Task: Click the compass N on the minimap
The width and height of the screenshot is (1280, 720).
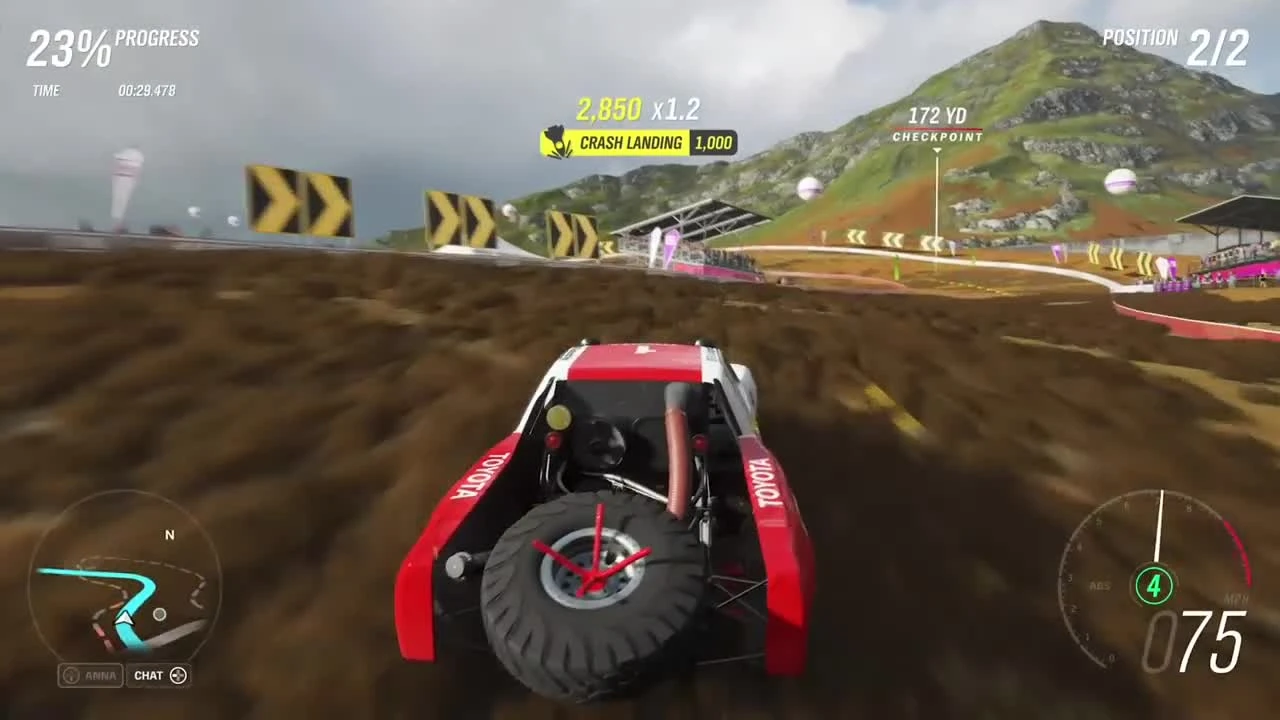Action: 169,535
